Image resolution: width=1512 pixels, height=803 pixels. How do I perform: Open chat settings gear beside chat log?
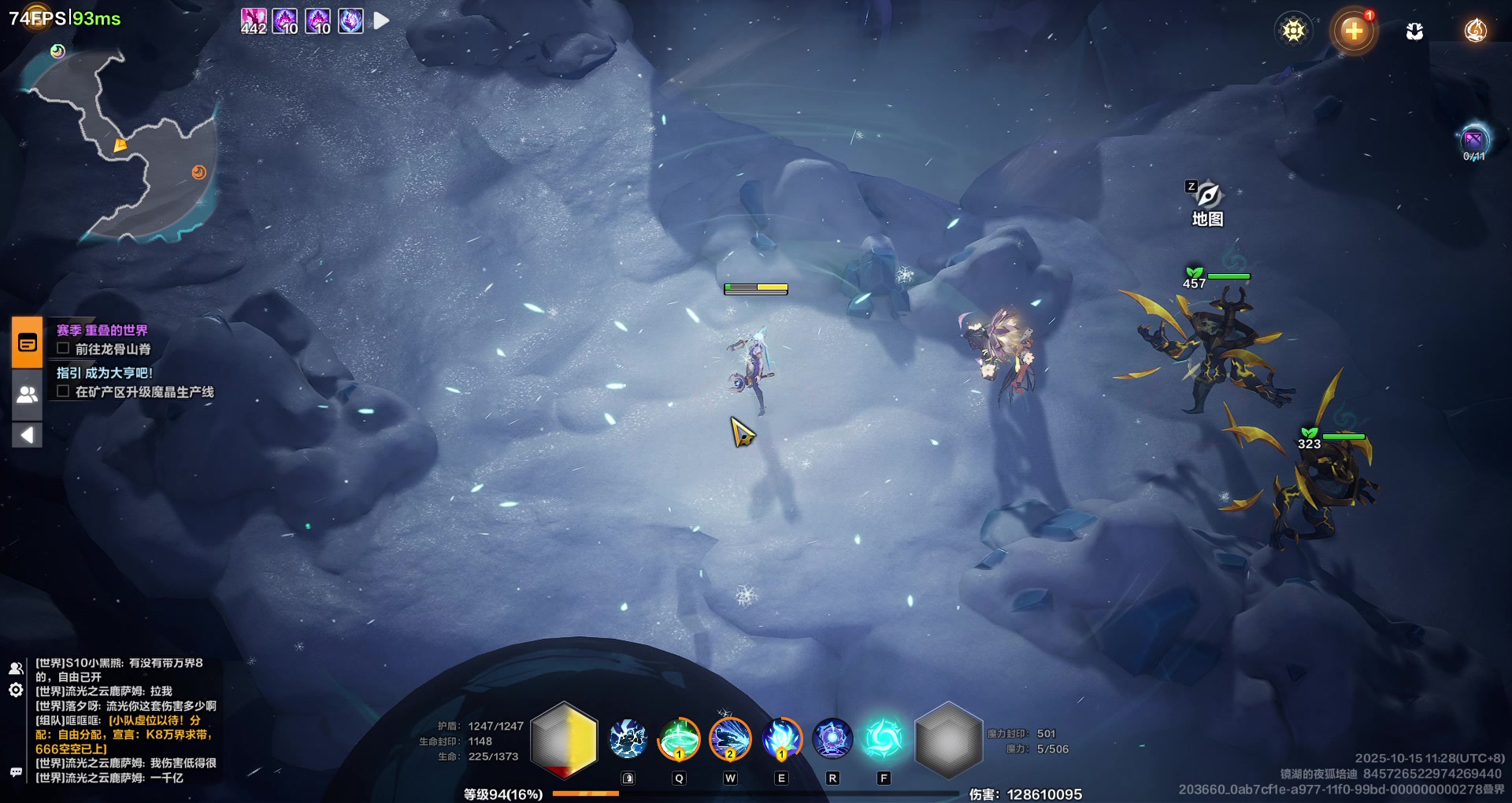[x=16, y=690]
